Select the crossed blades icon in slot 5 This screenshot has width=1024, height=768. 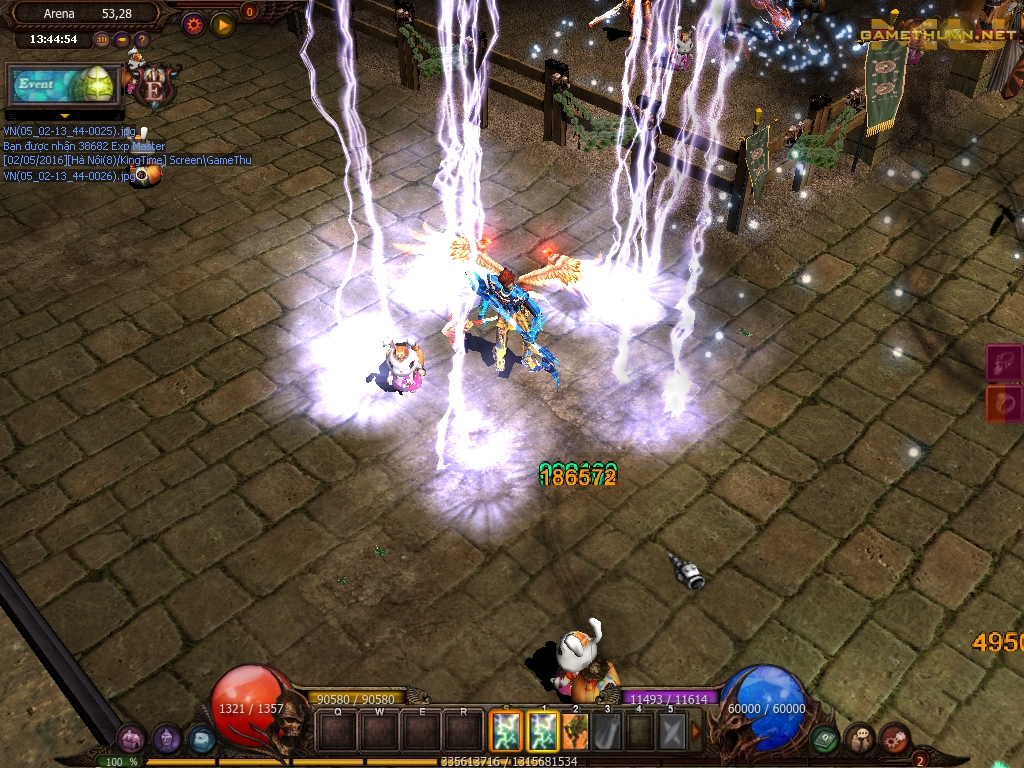tap(672, 731)
